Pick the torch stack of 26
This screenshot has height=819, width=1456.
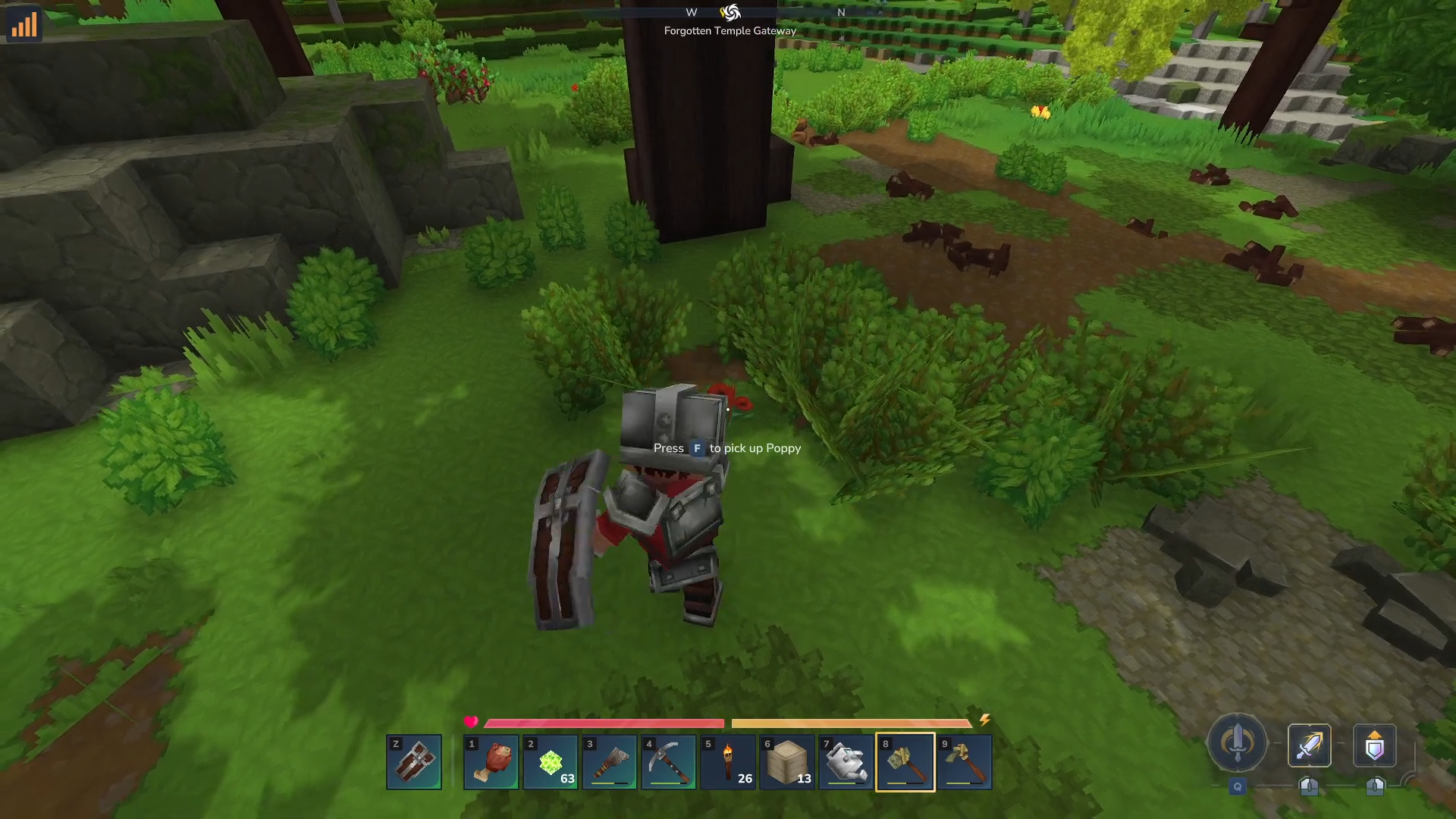(x=728, y=761)
